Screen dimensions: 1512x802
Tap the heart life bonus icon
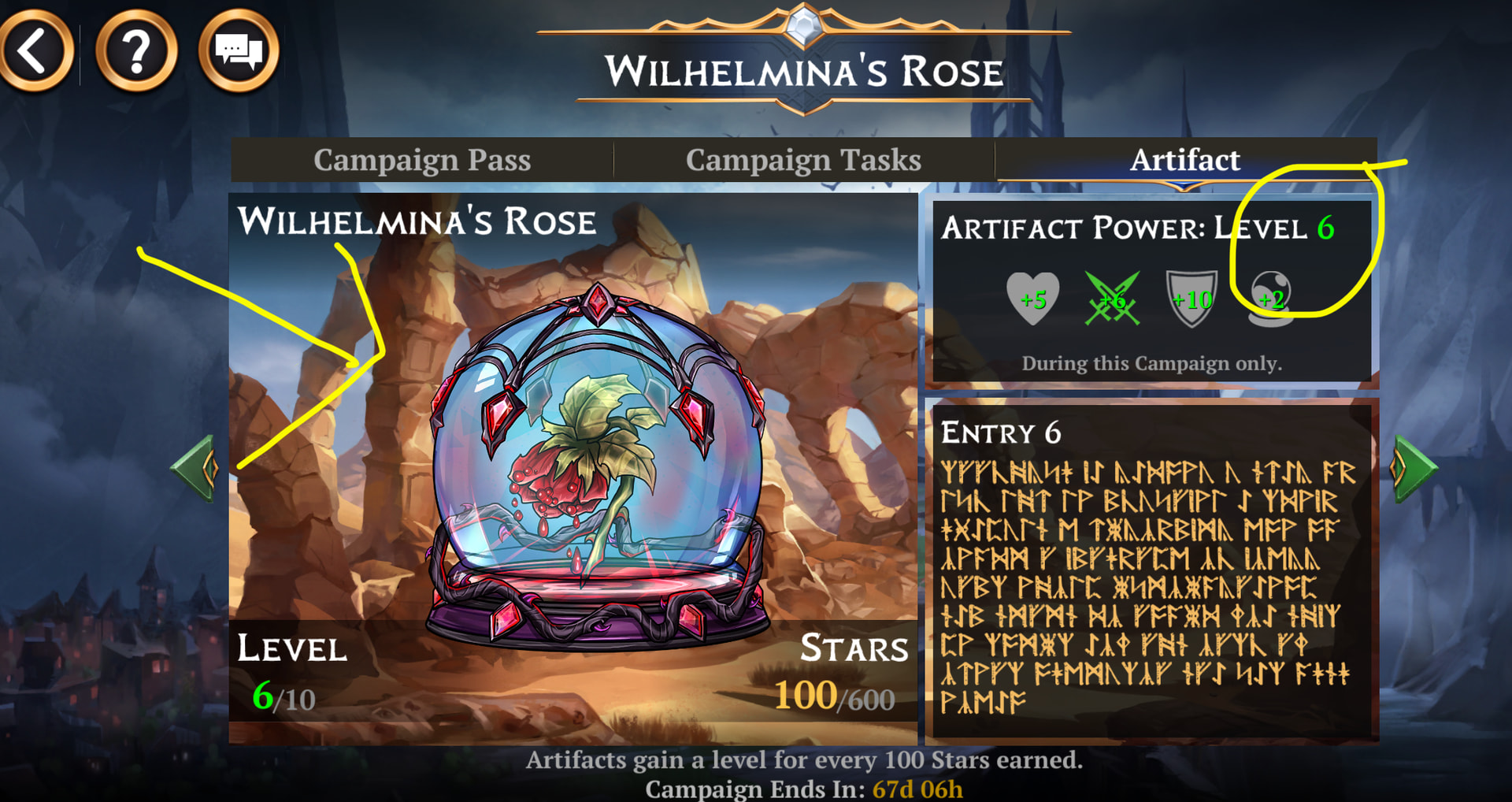click(1032, 299)
